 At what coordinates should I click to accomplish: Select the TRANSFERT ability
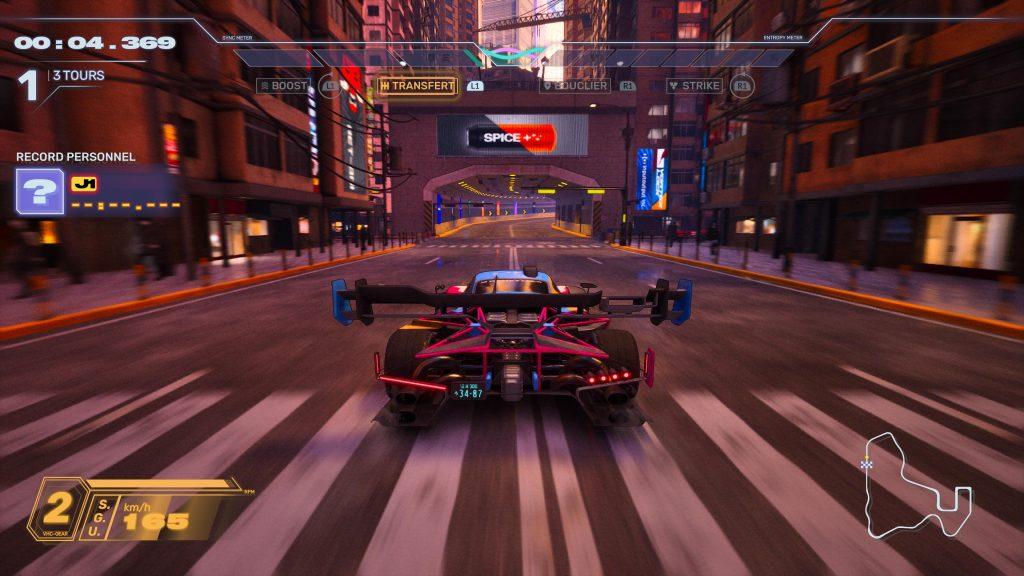pyautogui.click(x=417, y=86)
